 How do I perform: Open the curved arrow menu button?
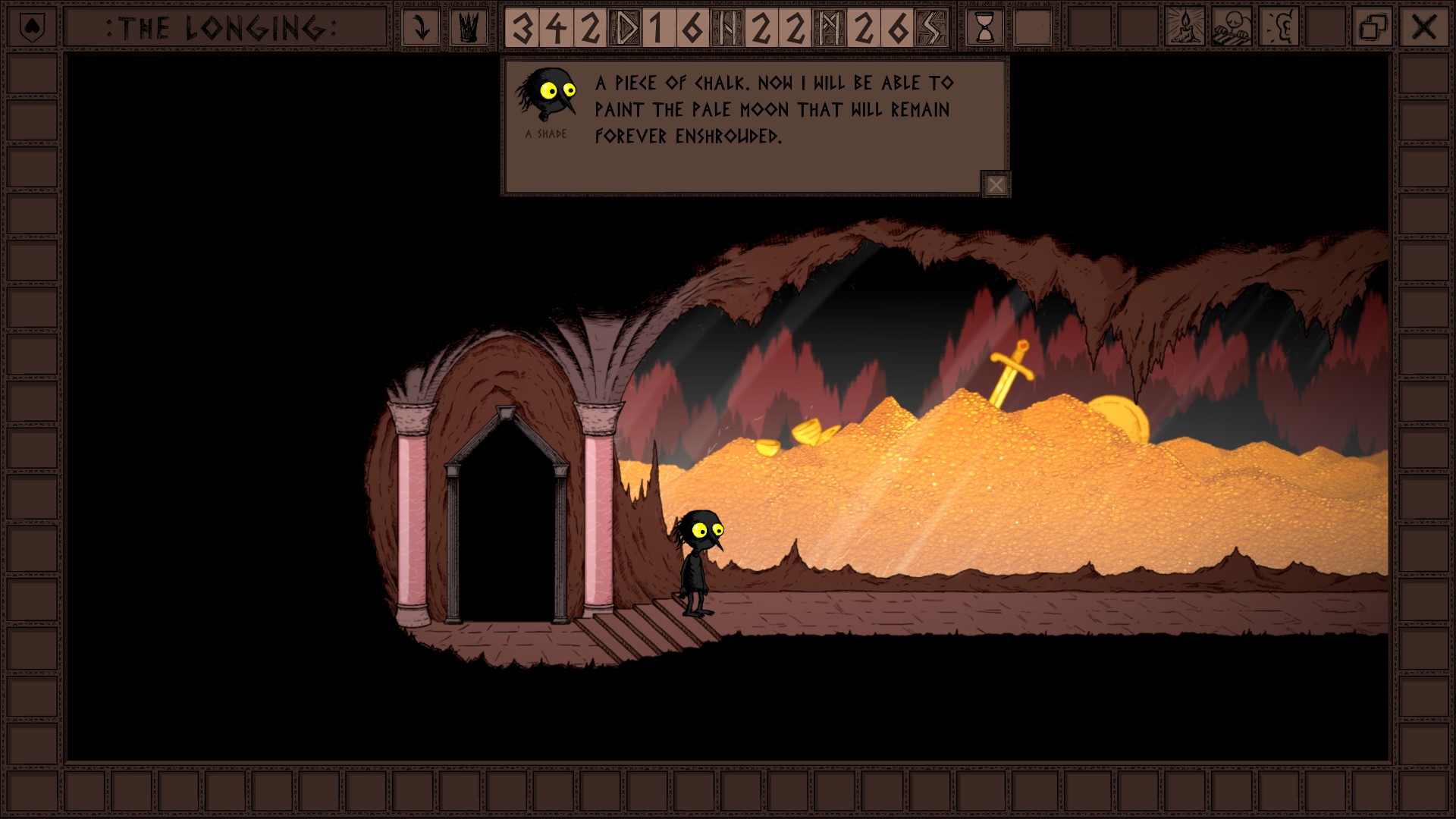(x=421, y=28)
